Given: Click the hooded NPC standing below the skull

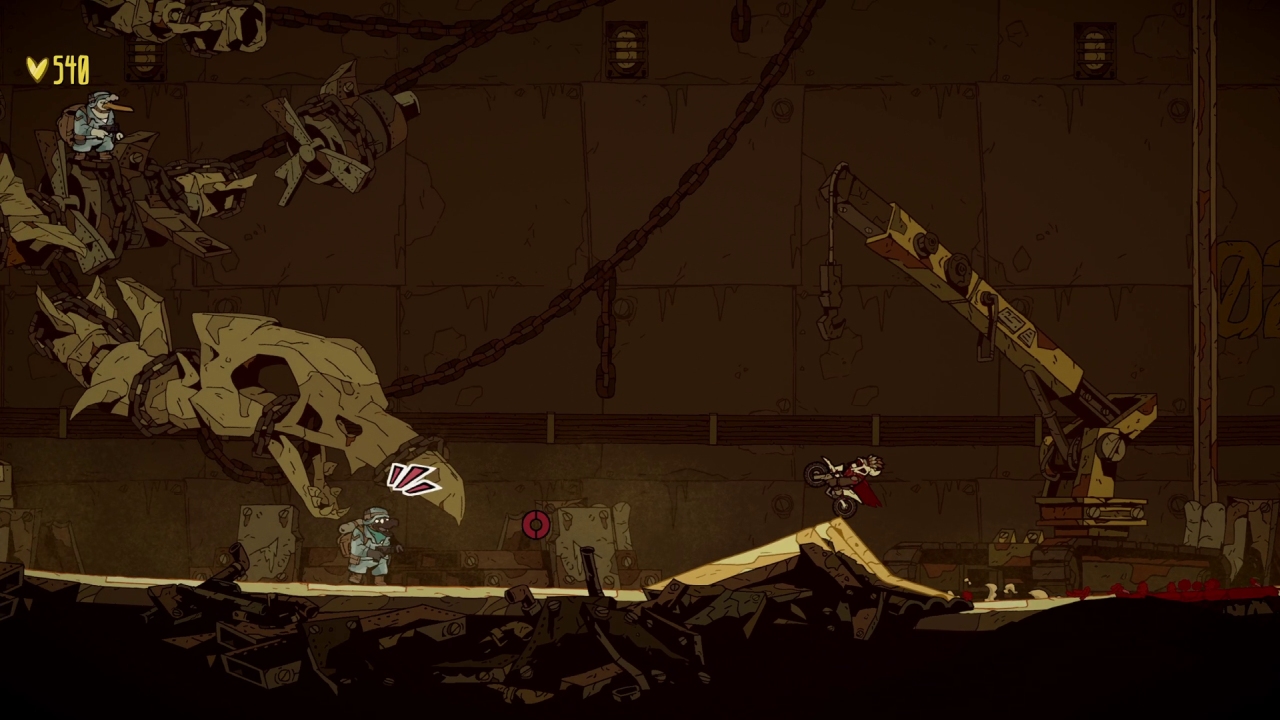Looking at the screenshot, I should [x=370, y=545].
